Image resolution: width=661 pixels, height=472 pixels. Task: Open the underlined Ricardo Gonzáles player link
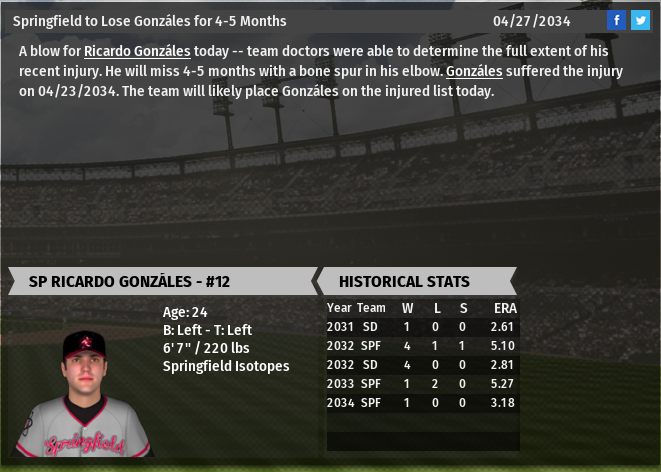137,51
